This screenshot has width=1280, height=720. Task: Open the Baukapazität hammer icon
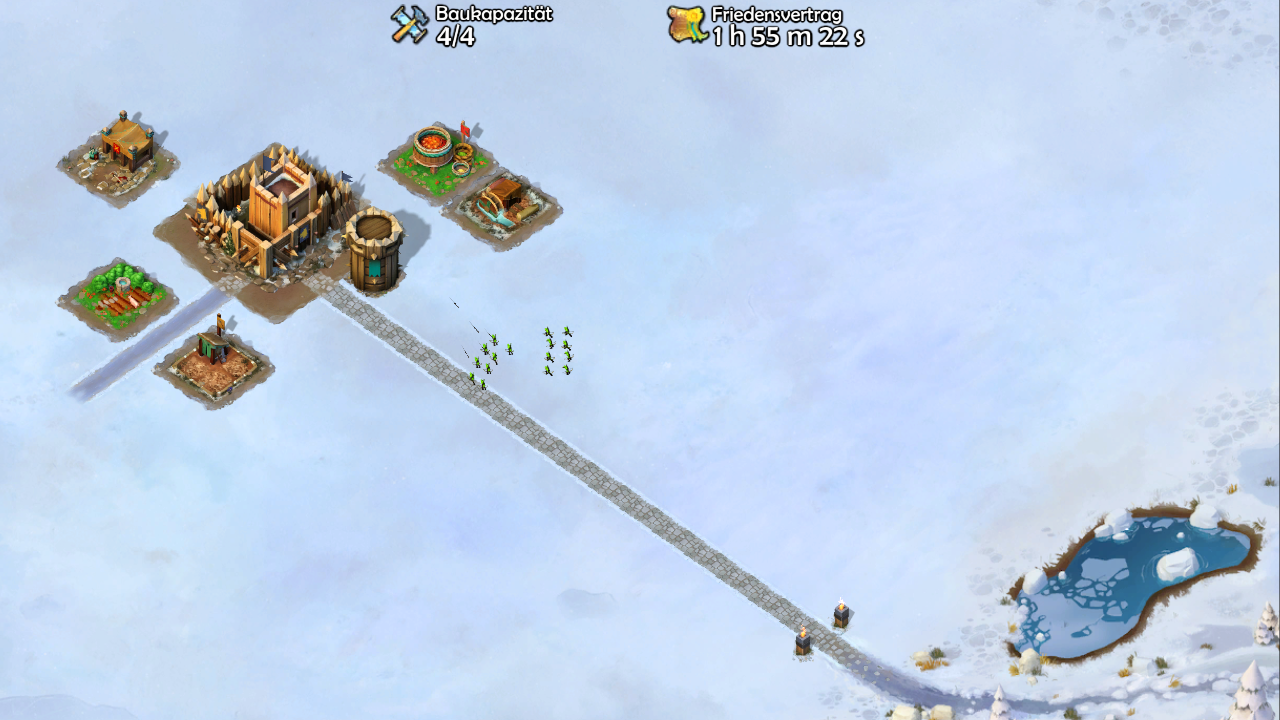[409, 25]
